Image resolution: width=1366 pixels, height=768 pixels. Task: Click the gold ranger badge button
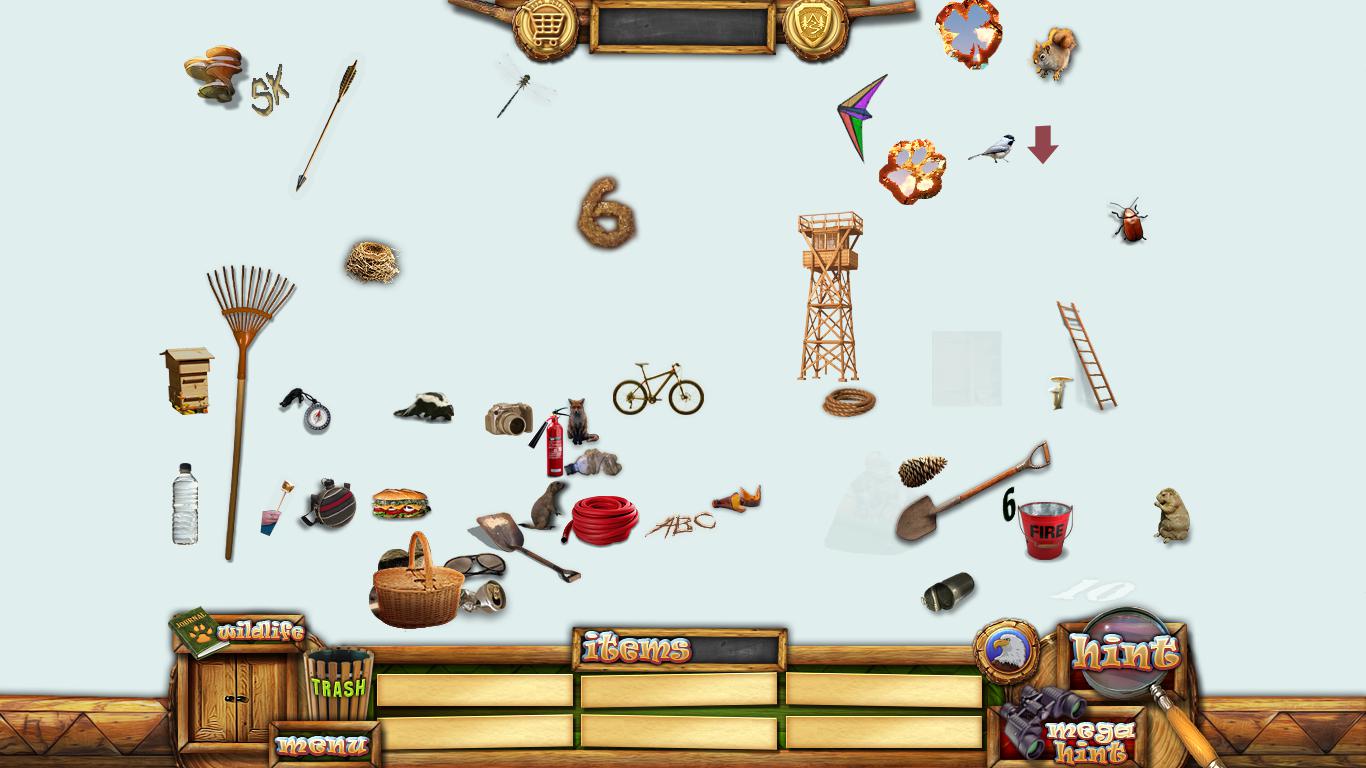(x=815, y=27)
